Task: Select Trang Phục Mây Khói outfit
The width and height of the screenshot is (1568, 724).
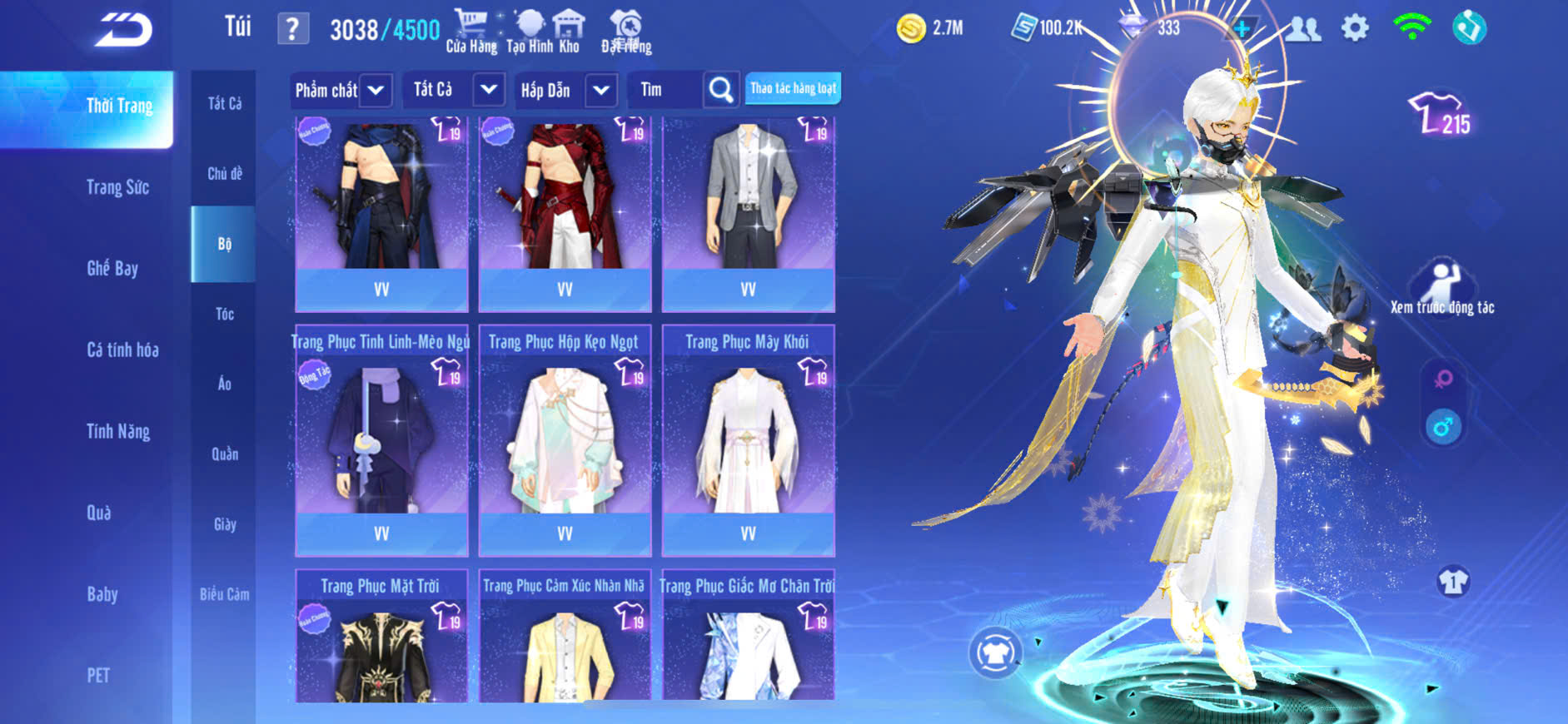Action: click(x=748, y=441)
